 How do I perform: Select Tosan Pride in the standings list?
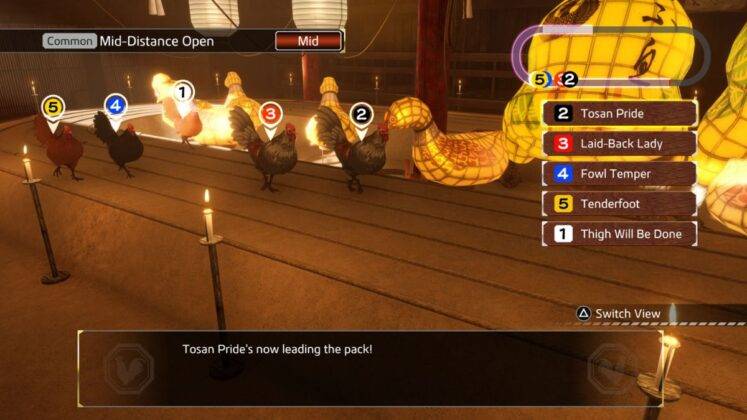click(619, 113)
